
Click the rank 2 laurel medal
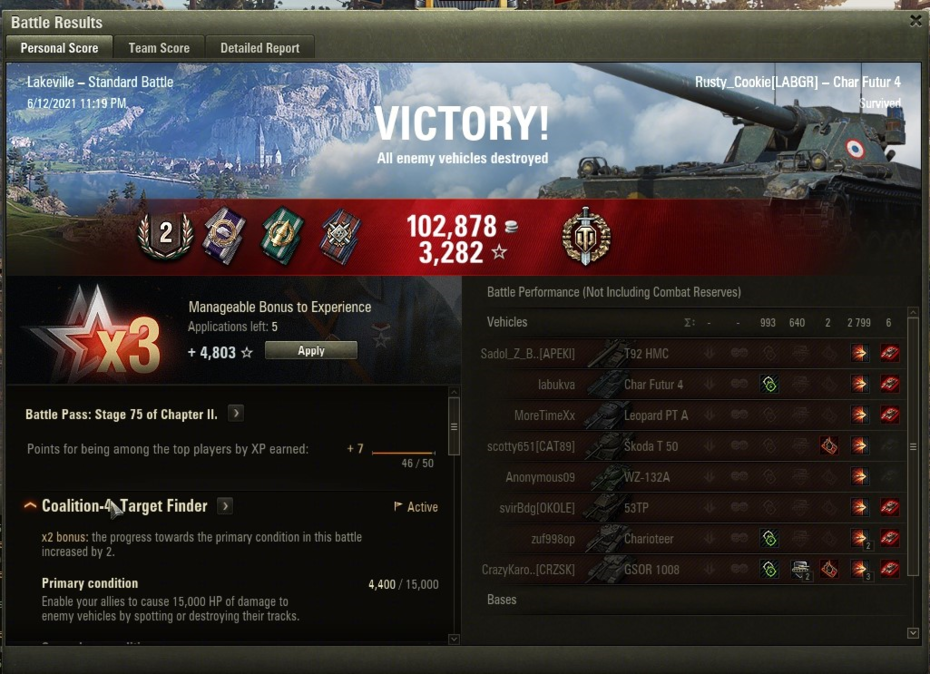pos(165,237)
